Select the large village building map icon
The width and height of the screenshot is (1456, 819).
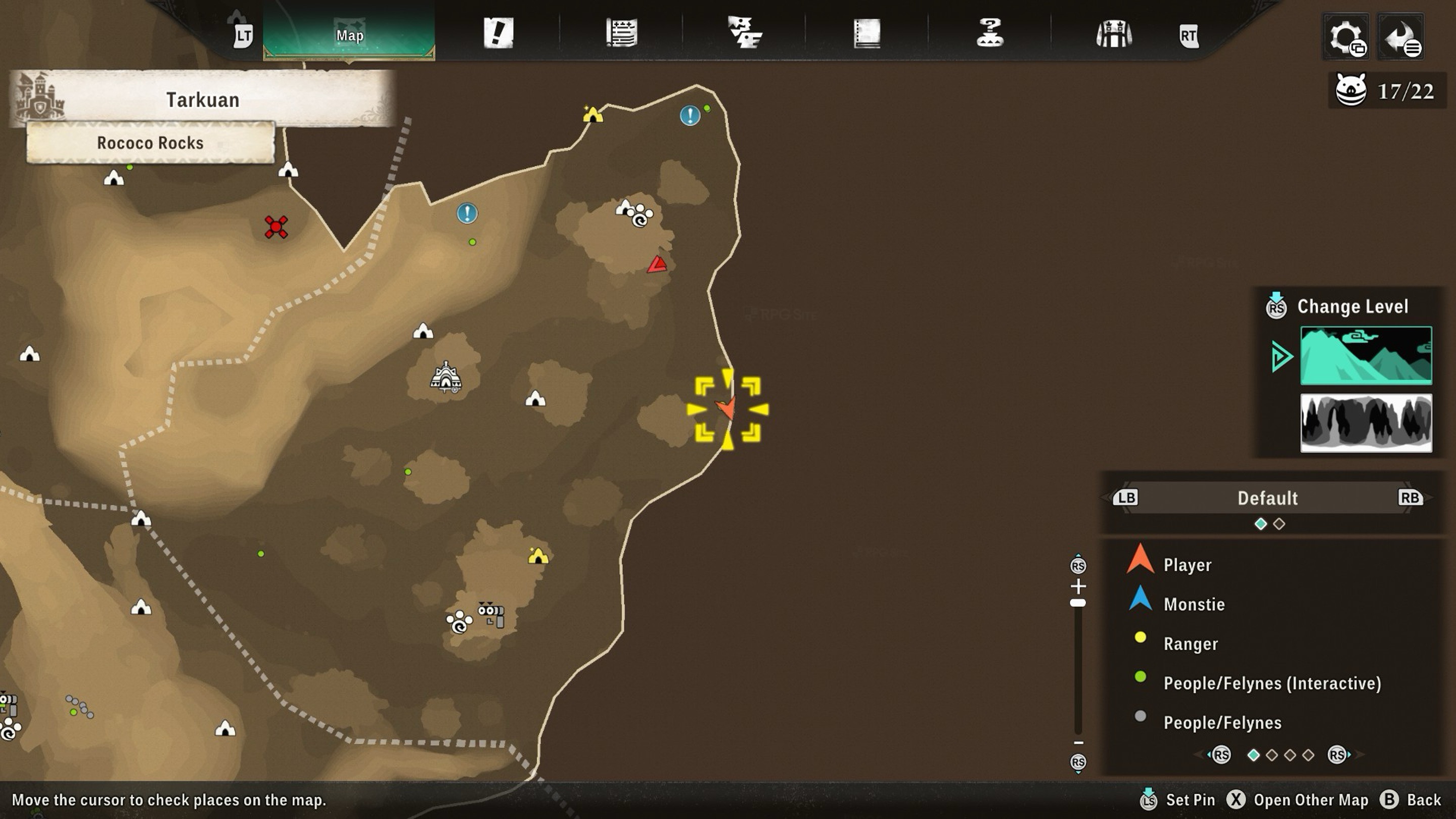(x=446, y=378)
